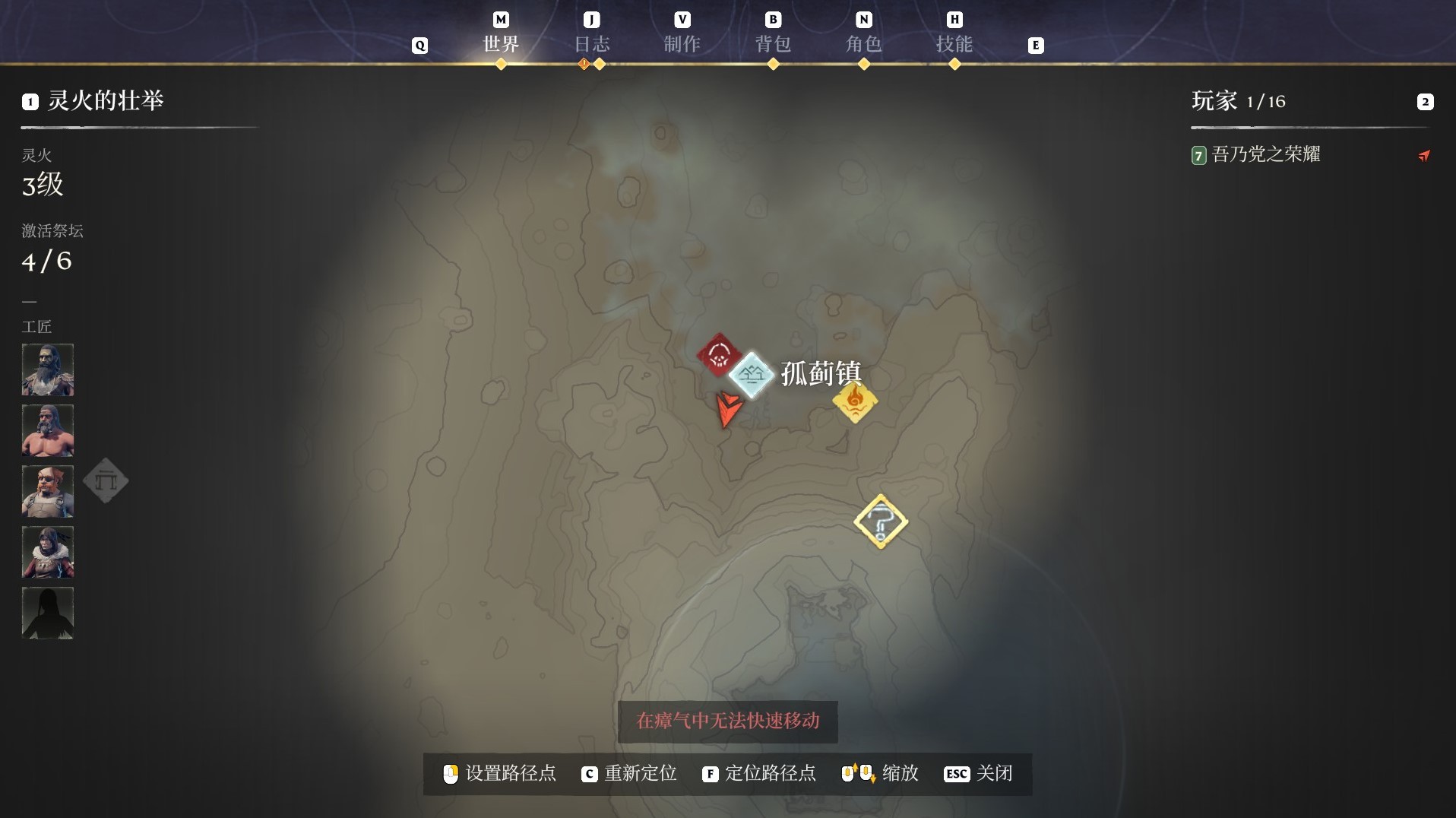
Task: Click the grey diamond structure icon
Action: (x=106, y=480)
